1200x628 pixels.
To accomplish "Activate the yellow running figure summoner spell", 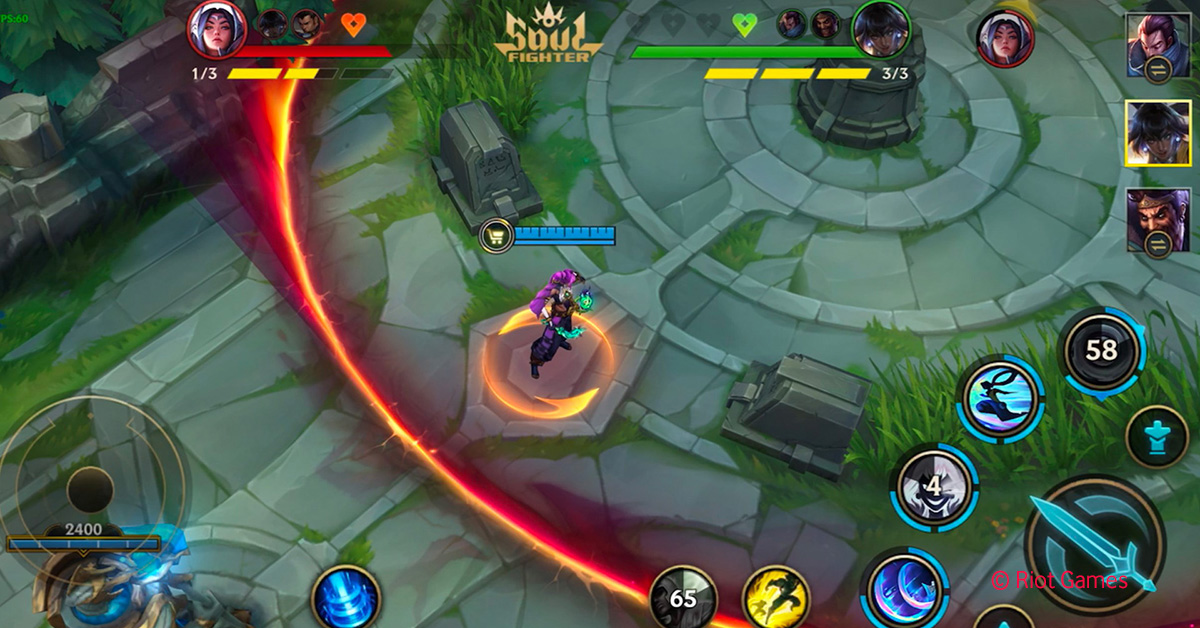I will click(776, 600).
